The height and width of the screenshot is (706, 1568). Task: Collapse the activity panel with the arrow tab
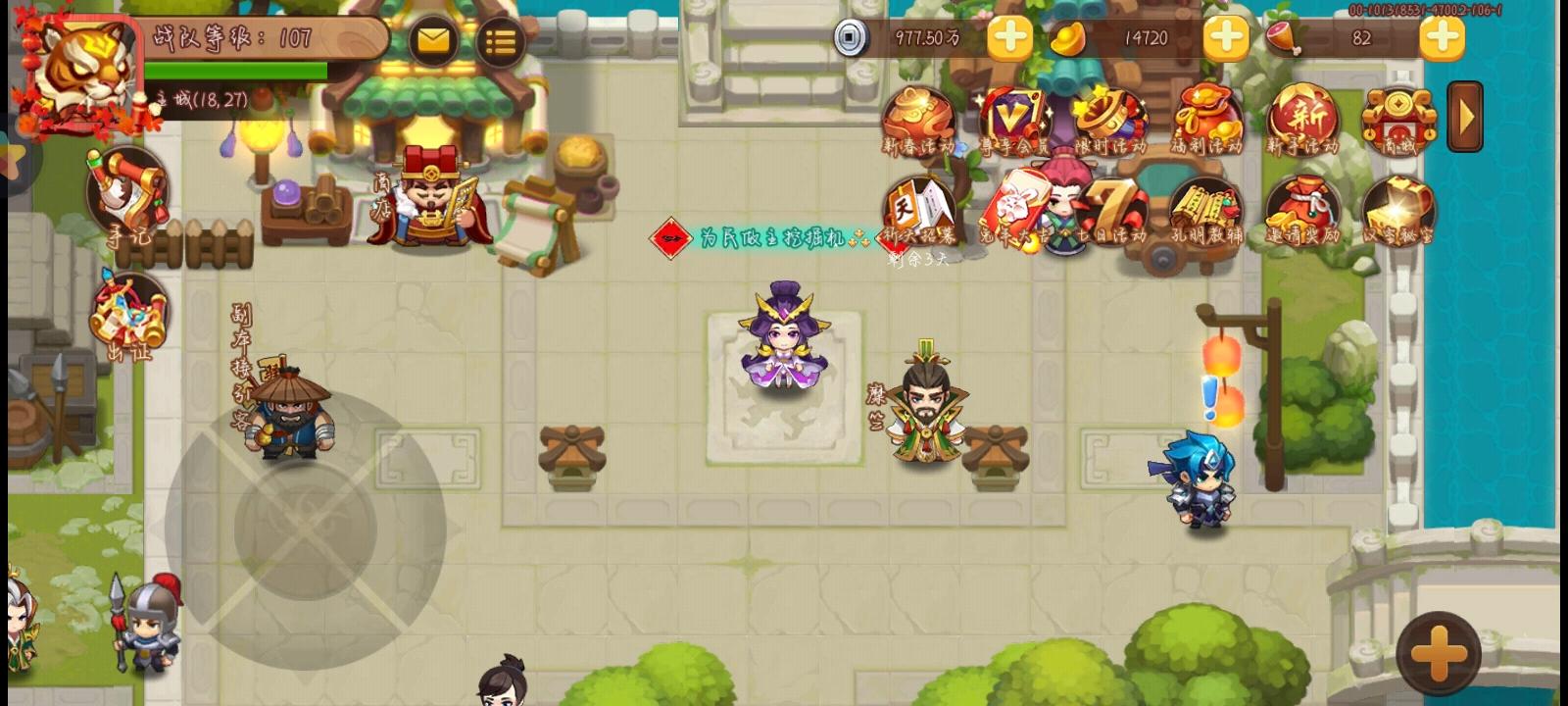click(x=1464, y=116)
